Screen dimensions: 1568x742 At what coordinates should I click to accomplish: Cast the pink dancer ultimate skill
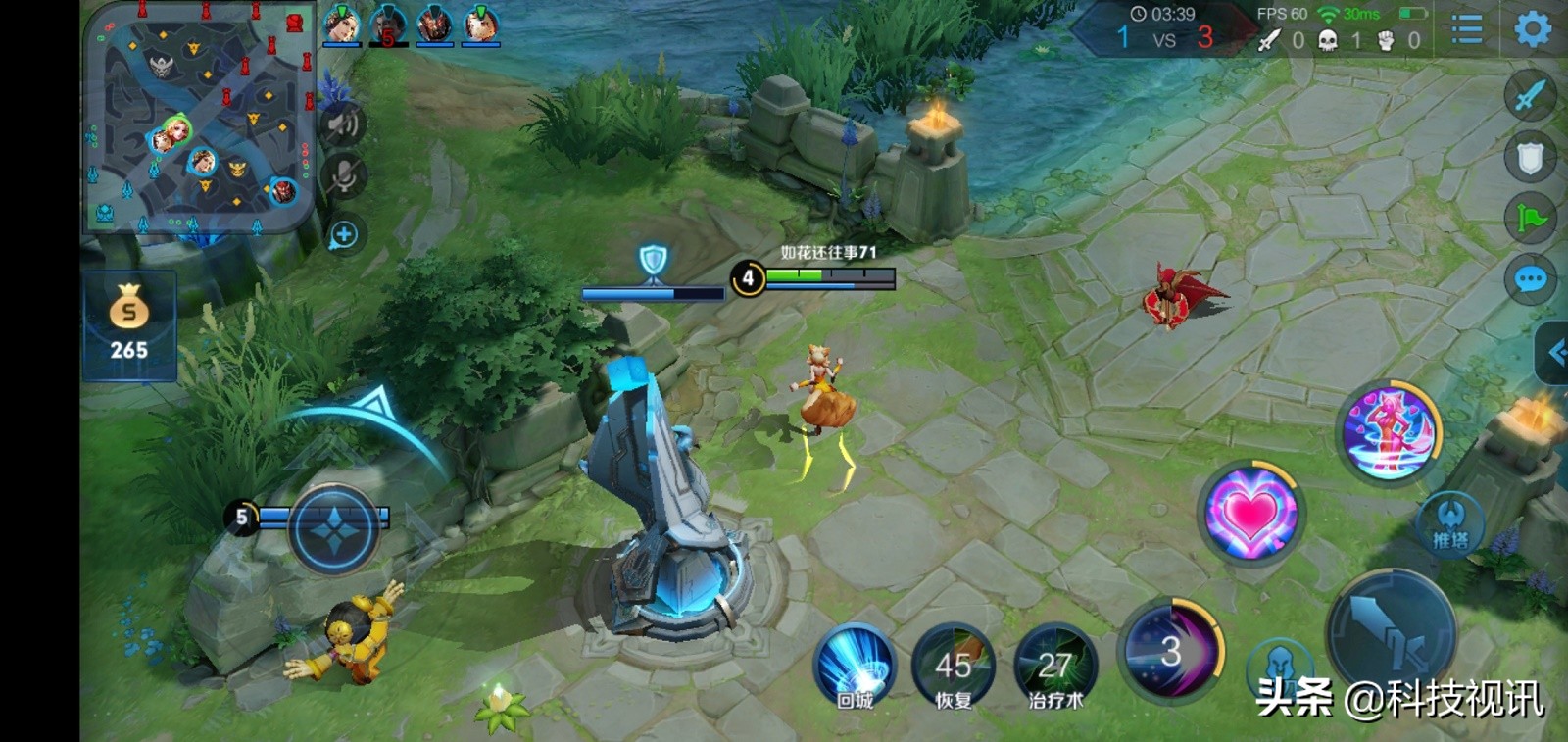pos(1389,431)
